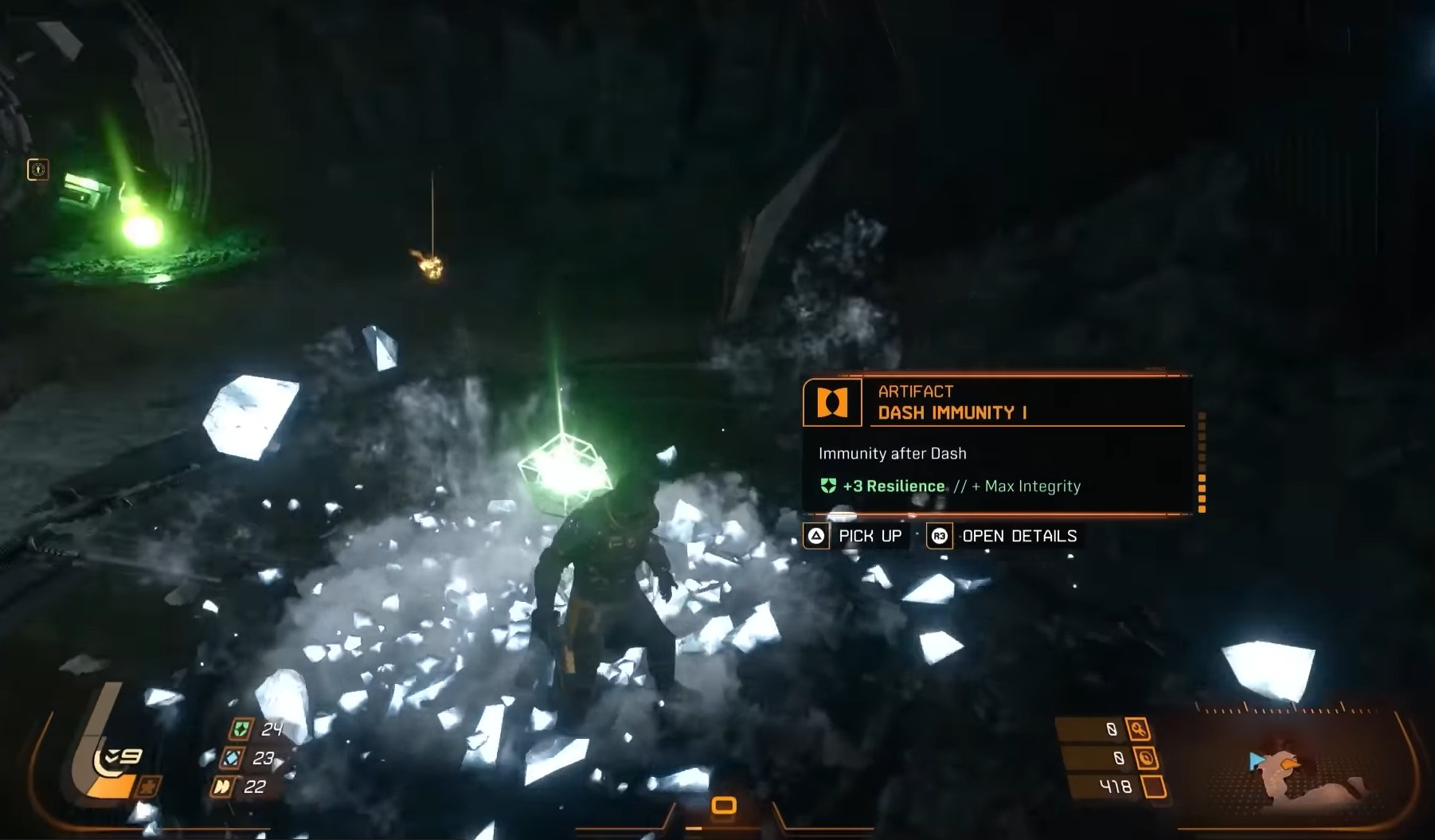Click the cross-shaped healing item slot
This screenshot has height=840, width=1435.
(x=148, y=786)
